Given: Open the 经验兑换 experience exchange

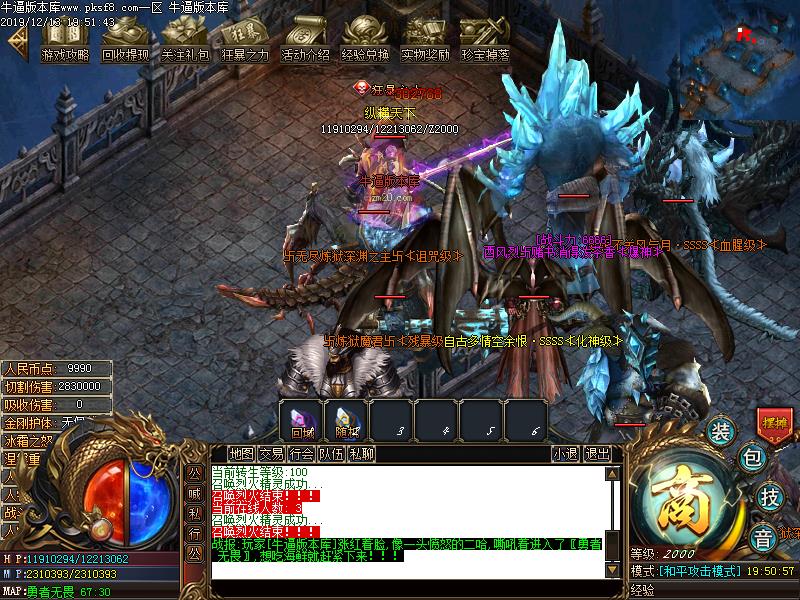Looking at the screenshot, I should pos(365,41).
